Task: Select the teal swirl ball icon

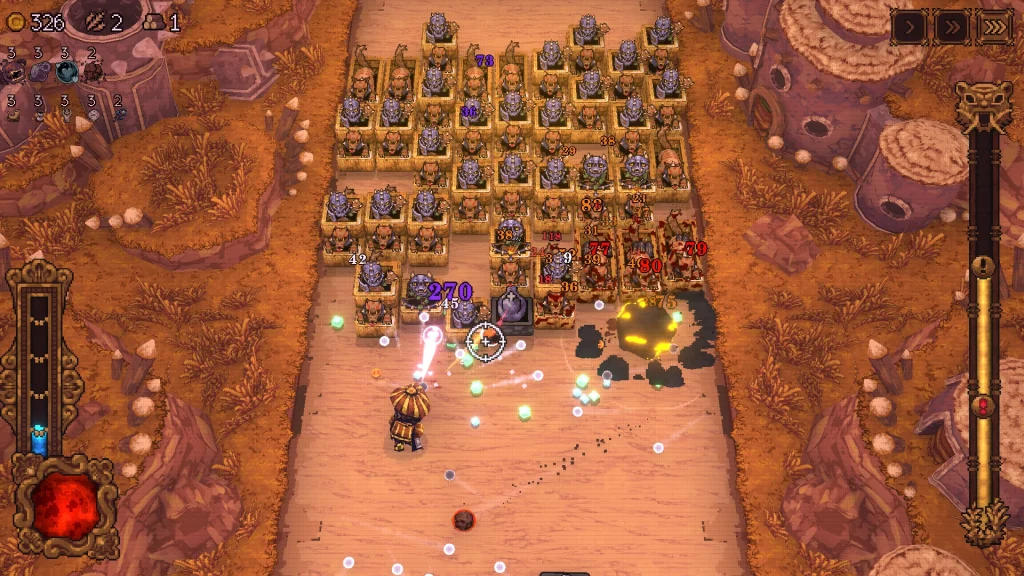Action: pyautogui.click(x=67, y=71)
